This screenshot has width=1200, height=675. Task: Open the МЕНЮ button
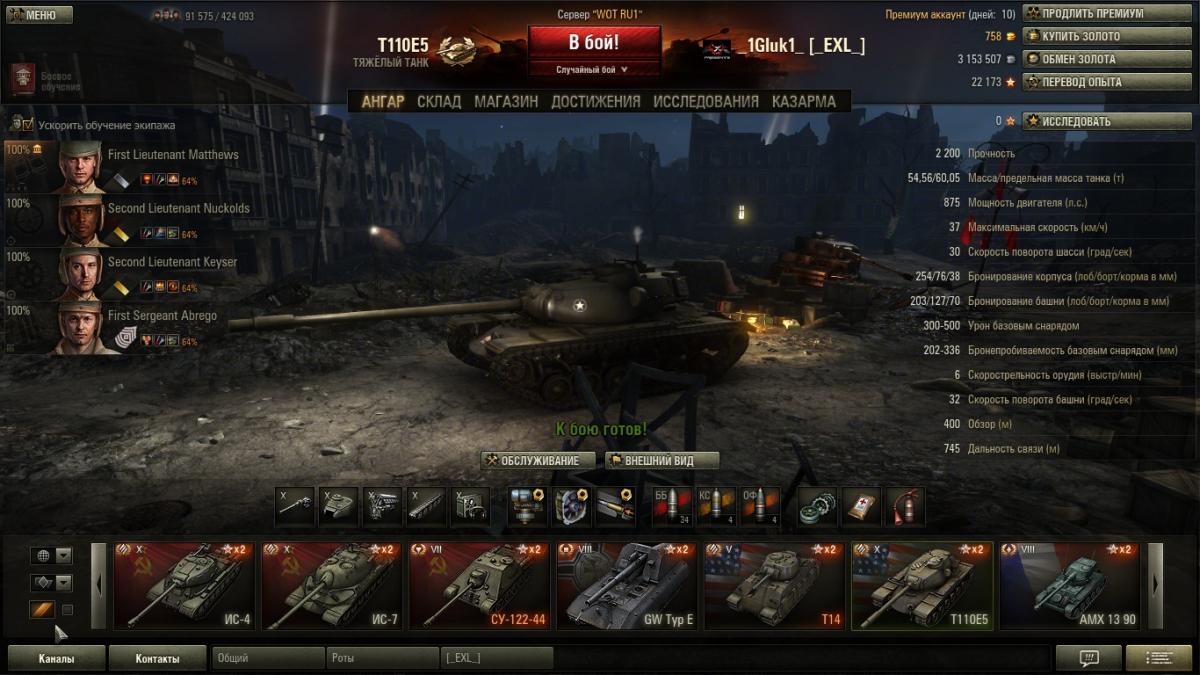coord(40,15)
